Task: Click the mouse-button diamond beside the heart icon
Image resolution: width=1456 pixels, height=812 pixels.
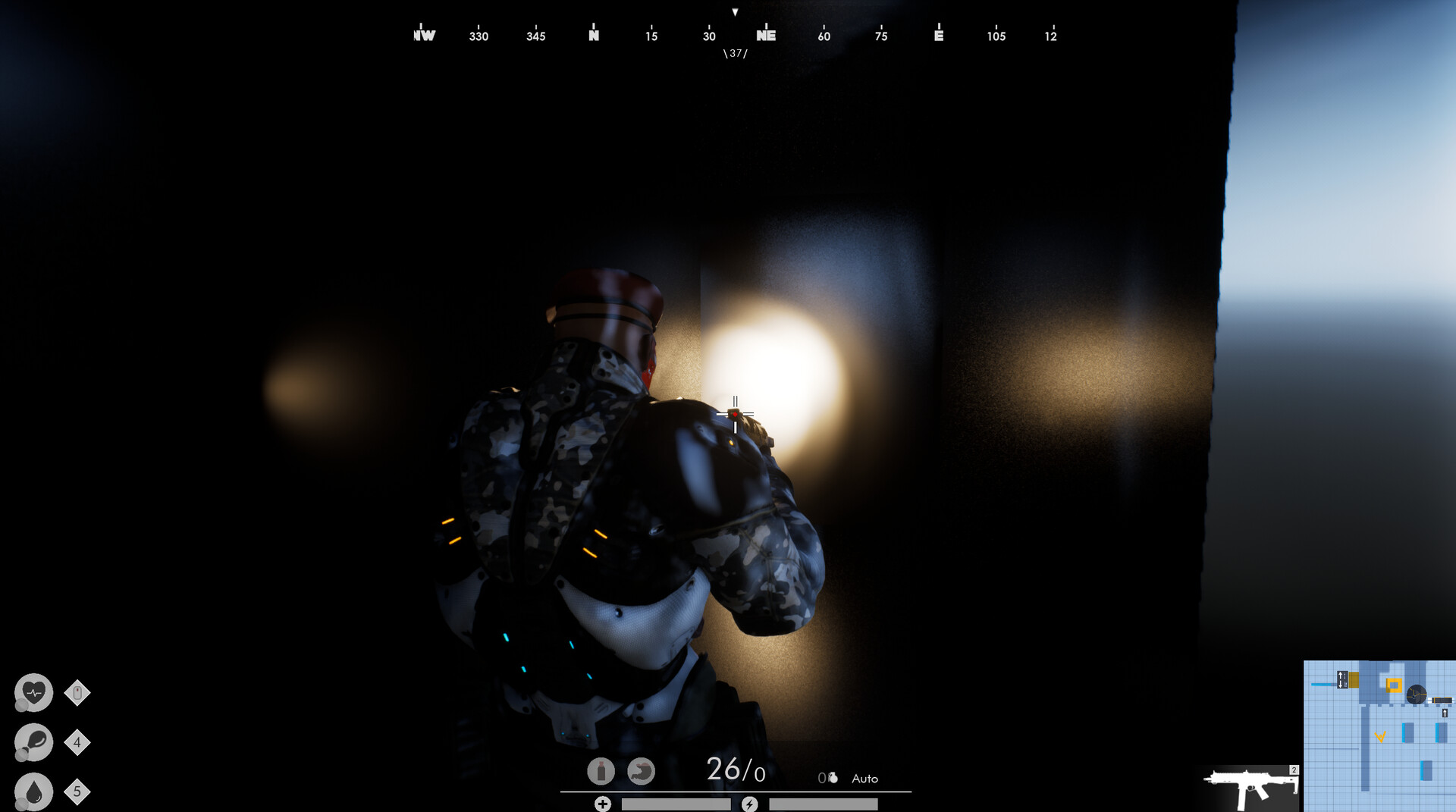Action: pyautogui.click(x=79, y=692)
